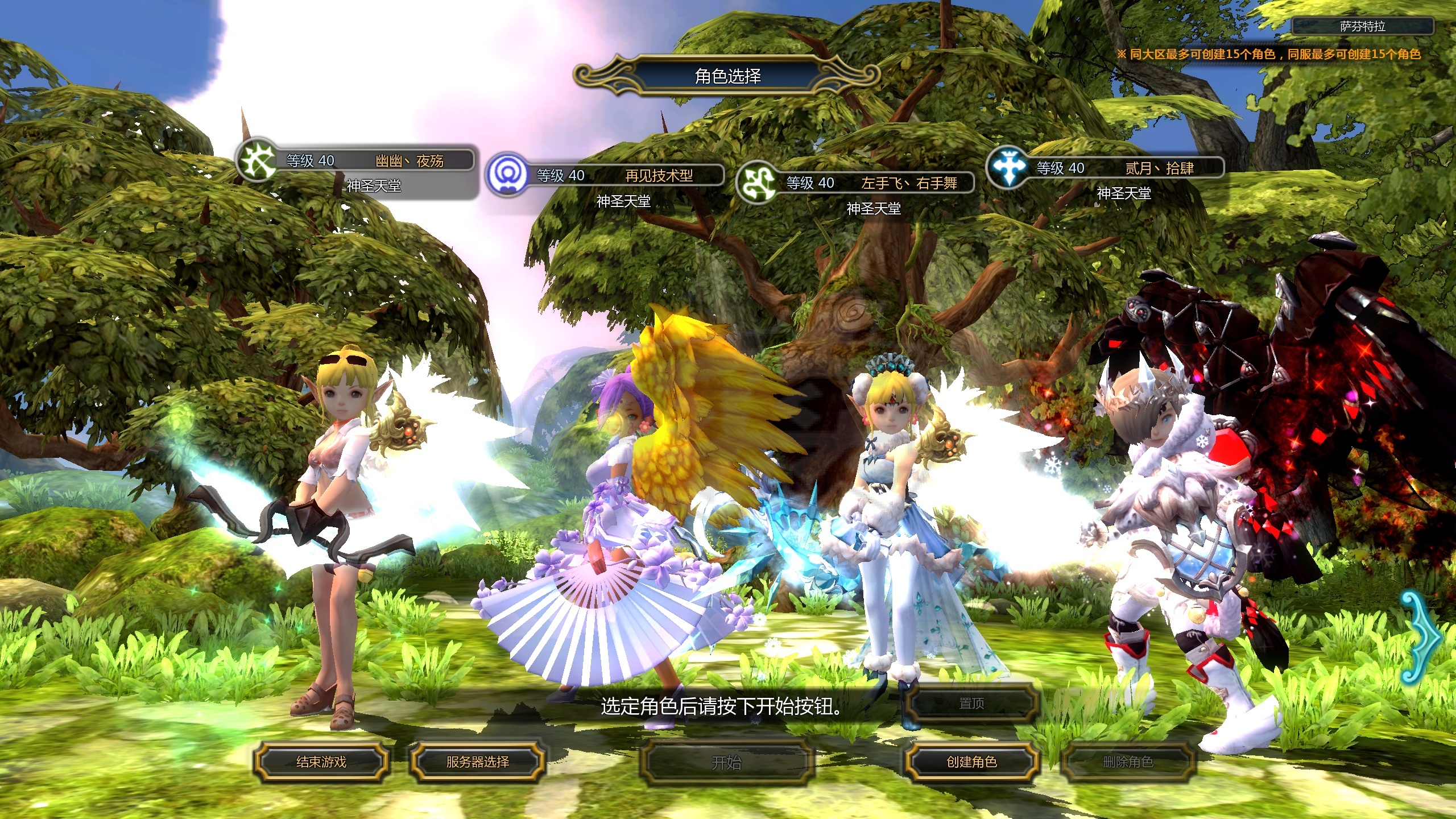Pin the character with 置顶 button
The image size is (1456, 819).
click(x=971, y=704)
